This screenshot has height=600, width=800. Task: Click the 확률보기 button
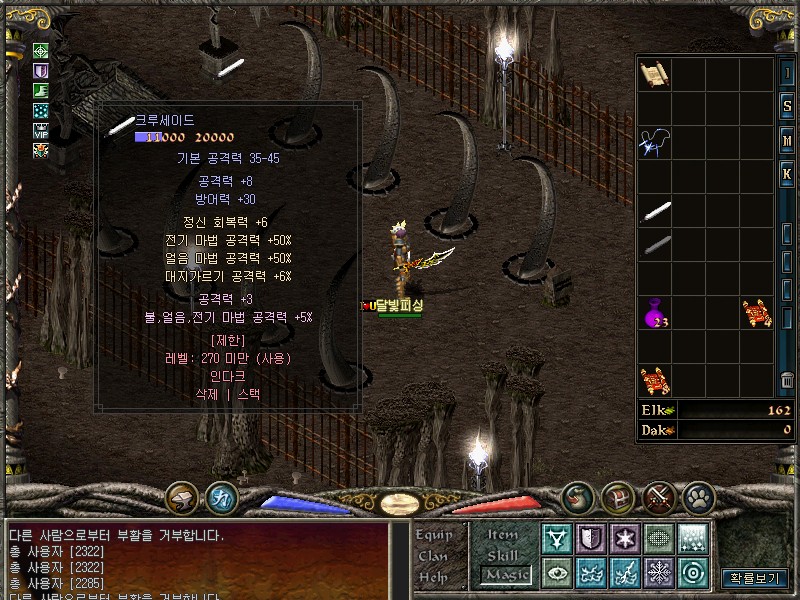[756, 578]
